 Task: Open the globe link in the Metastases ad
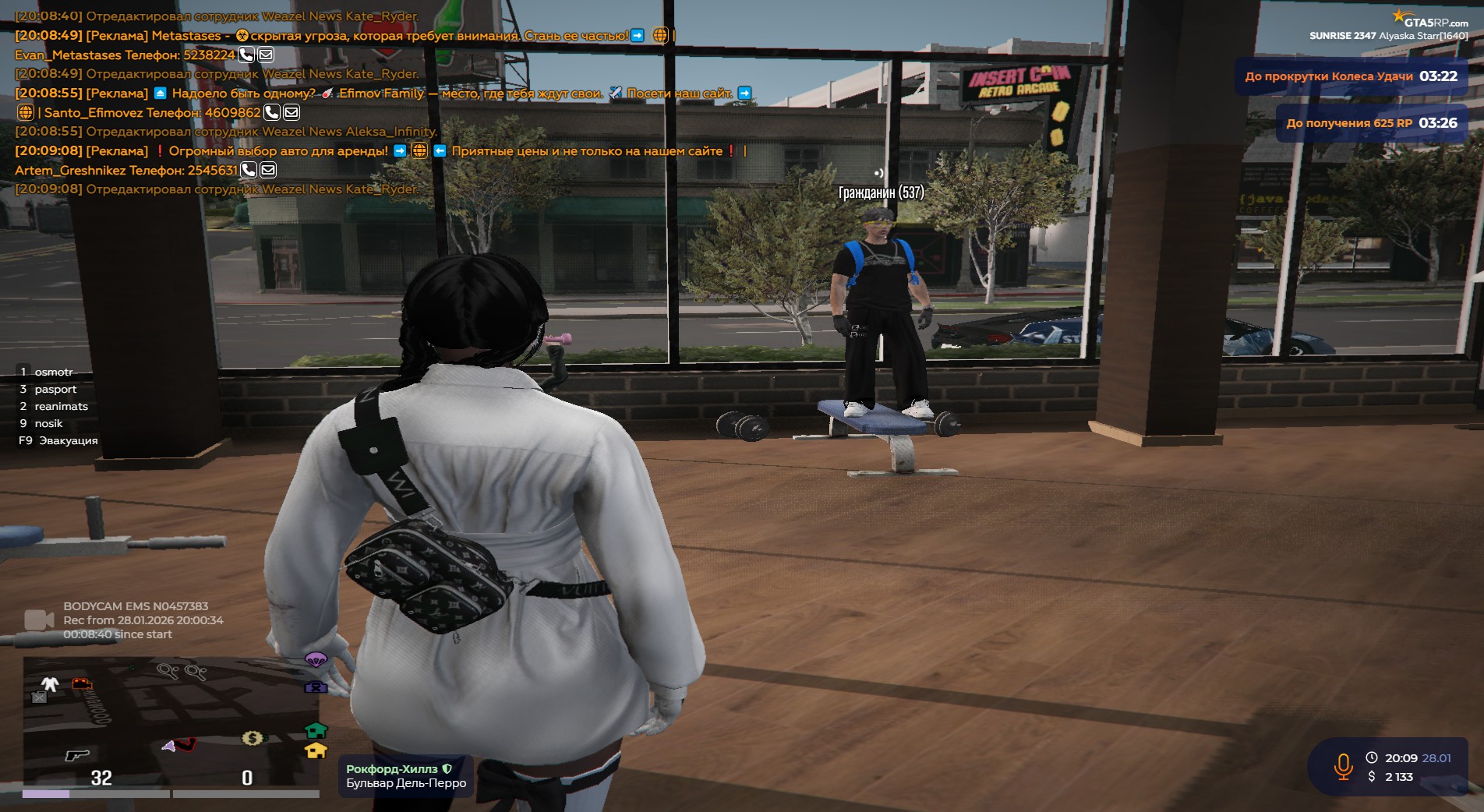pos(660,35)
